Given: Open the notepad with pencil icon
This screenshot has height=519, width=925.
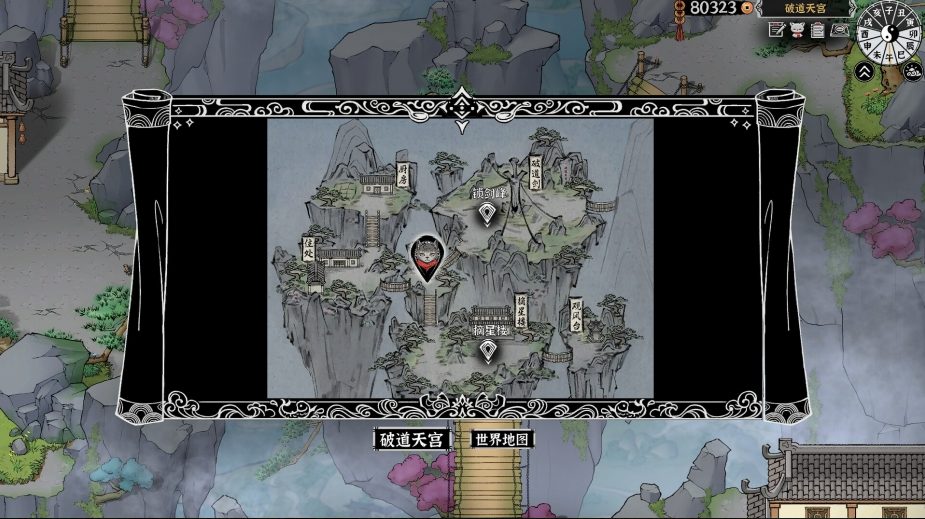Looking at the screenshot, I should pyautogui.click(x=776, y=30).
